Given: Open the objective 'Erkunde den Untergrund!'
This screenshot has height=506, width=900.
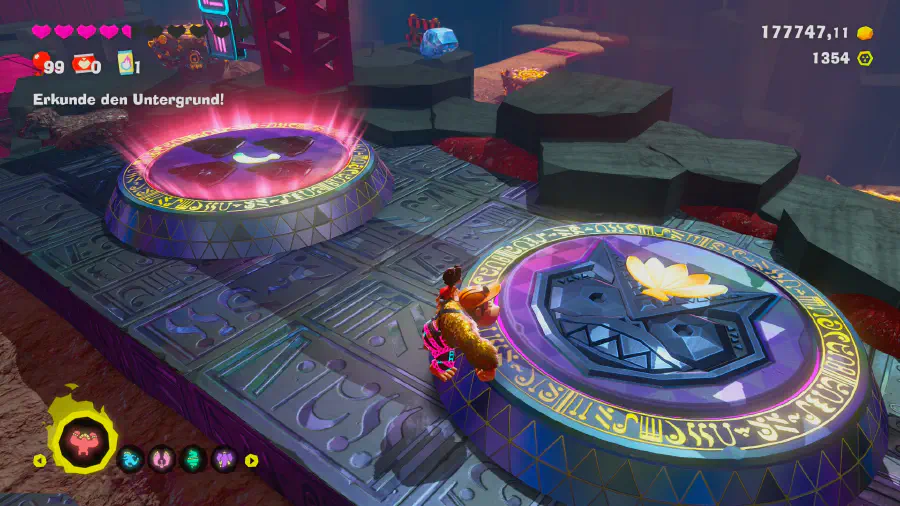Looking at the screenshot, I should 128,99.
